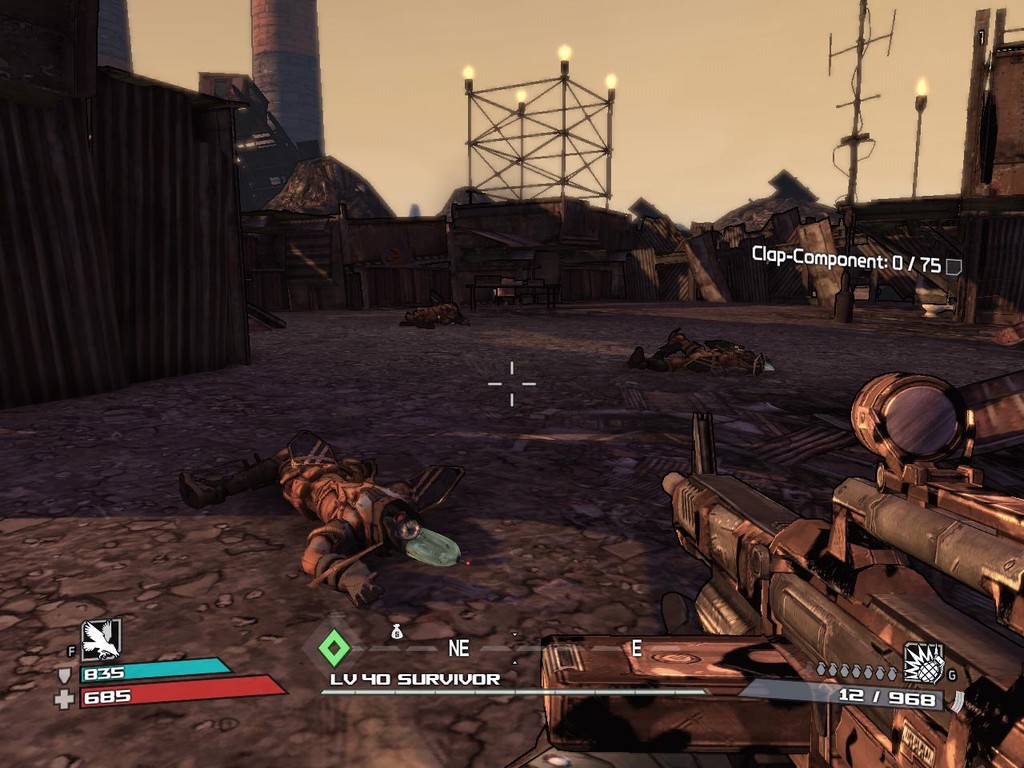Click the money bag marker on the compass
Viewport: 1024px width, 768px height.
coord(397,632)
